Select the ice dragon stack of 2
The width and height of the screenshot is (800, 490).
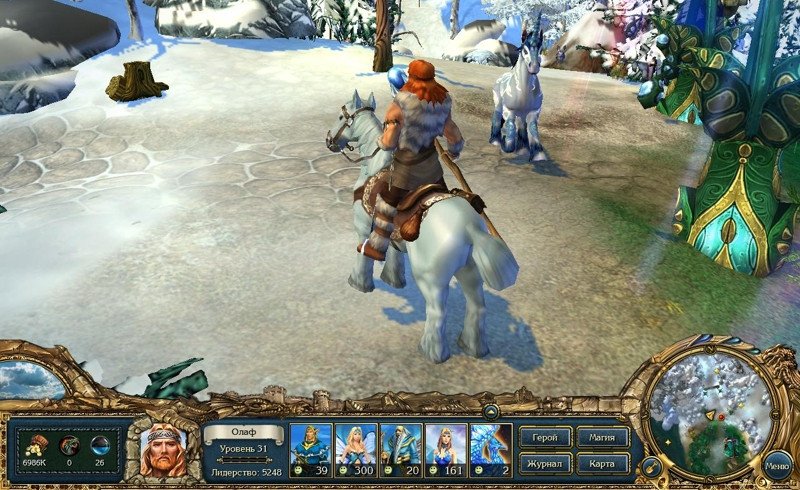491,450
